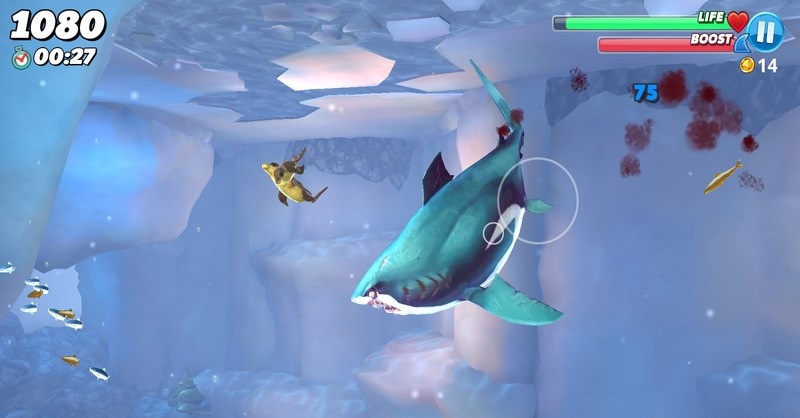Screen dimensions: 800x418
Task: Pause the game with the pause button
Action: [765, 32]
